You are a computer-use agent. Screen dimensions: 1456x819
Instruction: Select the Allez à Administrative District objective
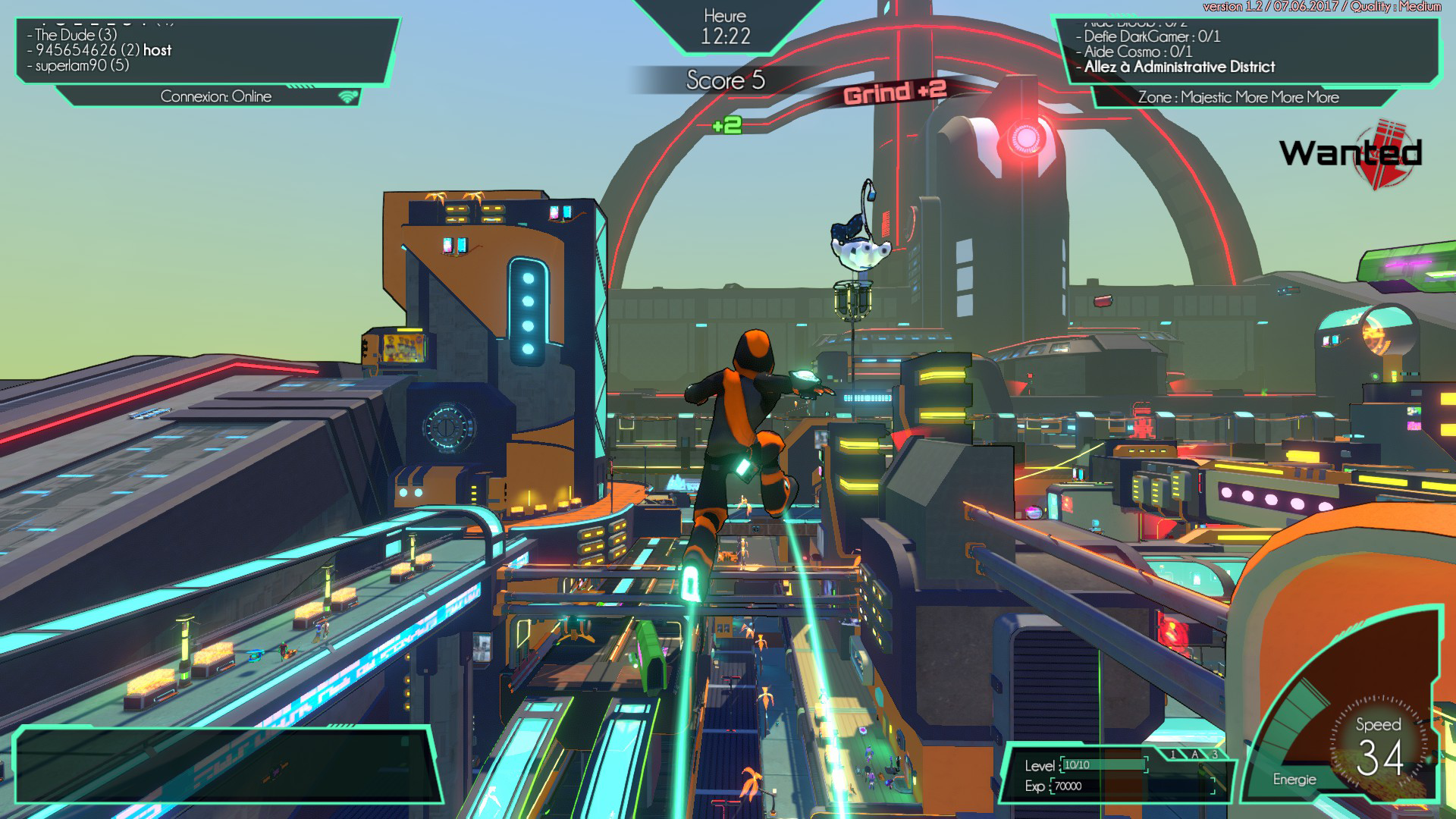pos(1179,67)
